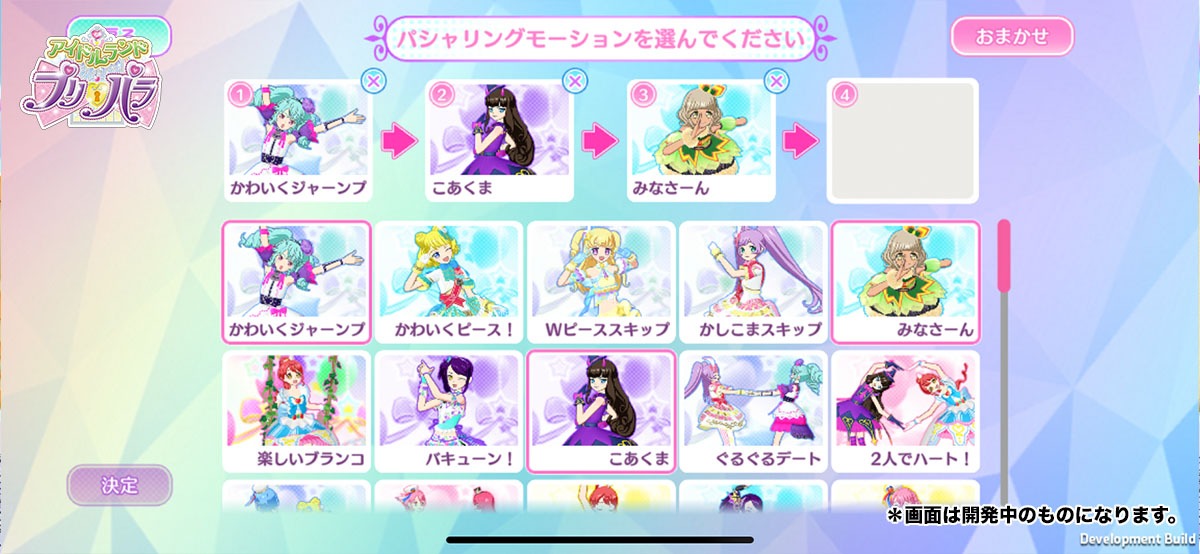Screen dimensions: 1200x554
Task: Pick the バキューン! motion tile
Action: tap(449, 411)
